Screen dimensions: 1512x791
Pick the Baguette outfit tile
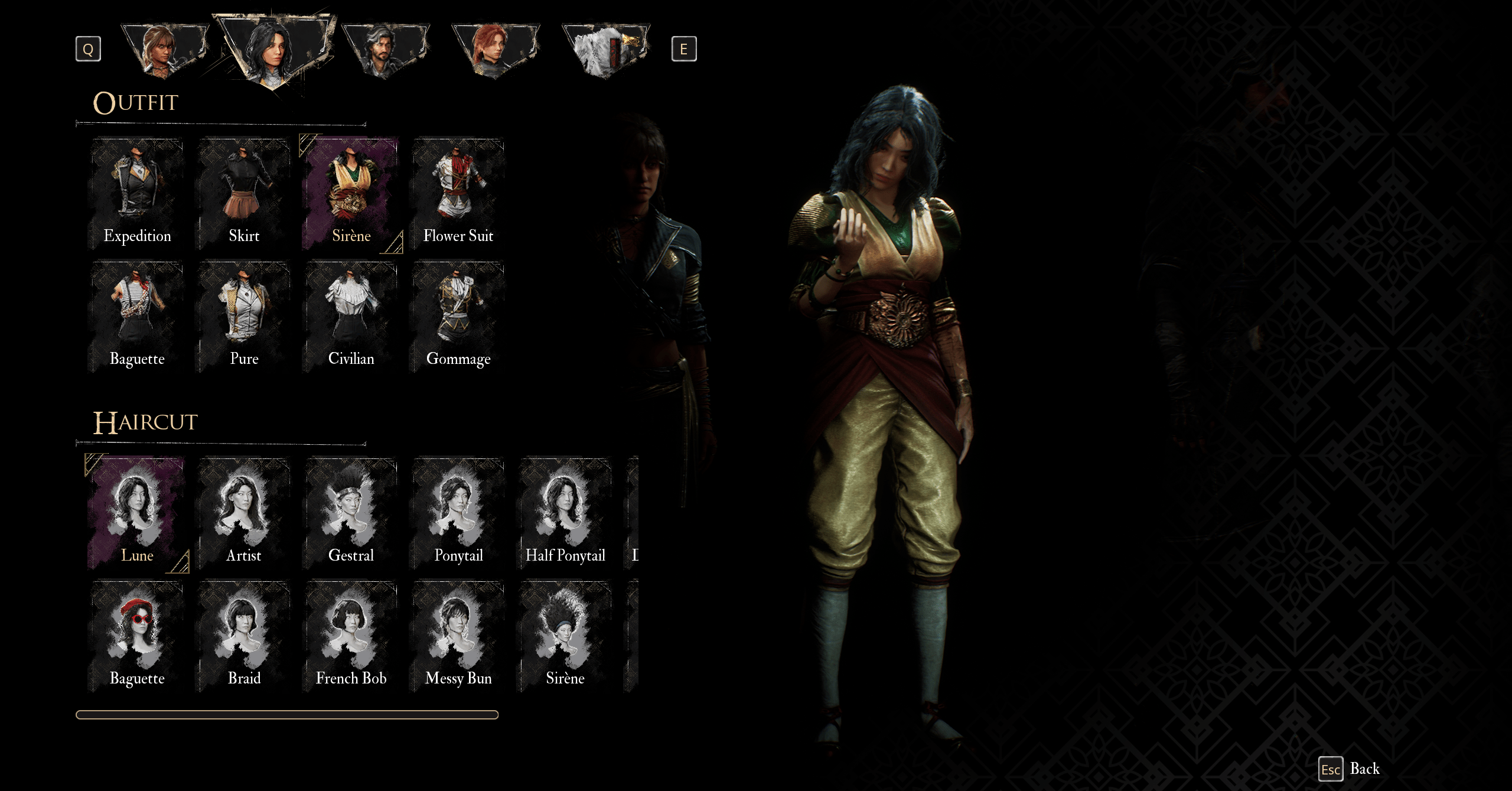click(137, 317)
